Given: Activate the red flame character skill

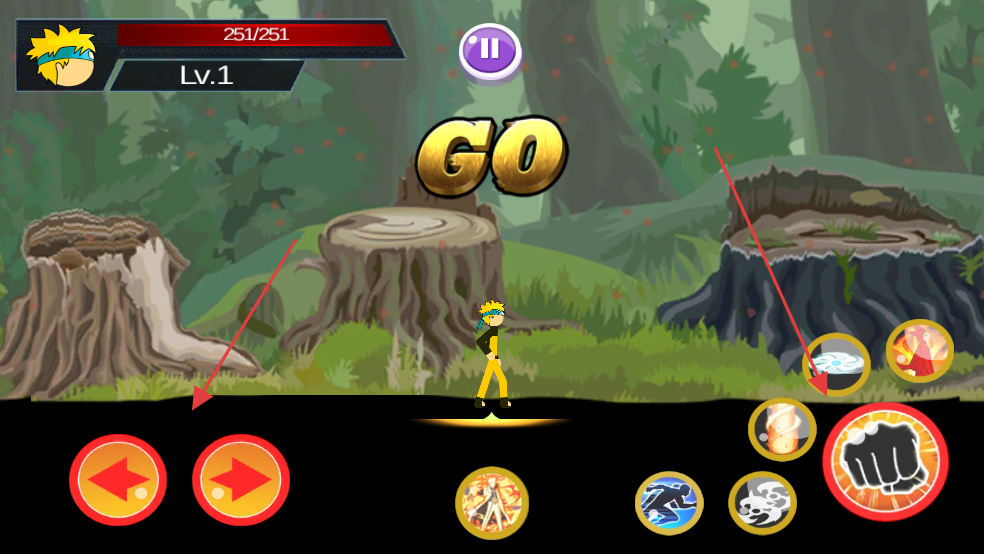Looking at the screenshot, I should 919,351.
